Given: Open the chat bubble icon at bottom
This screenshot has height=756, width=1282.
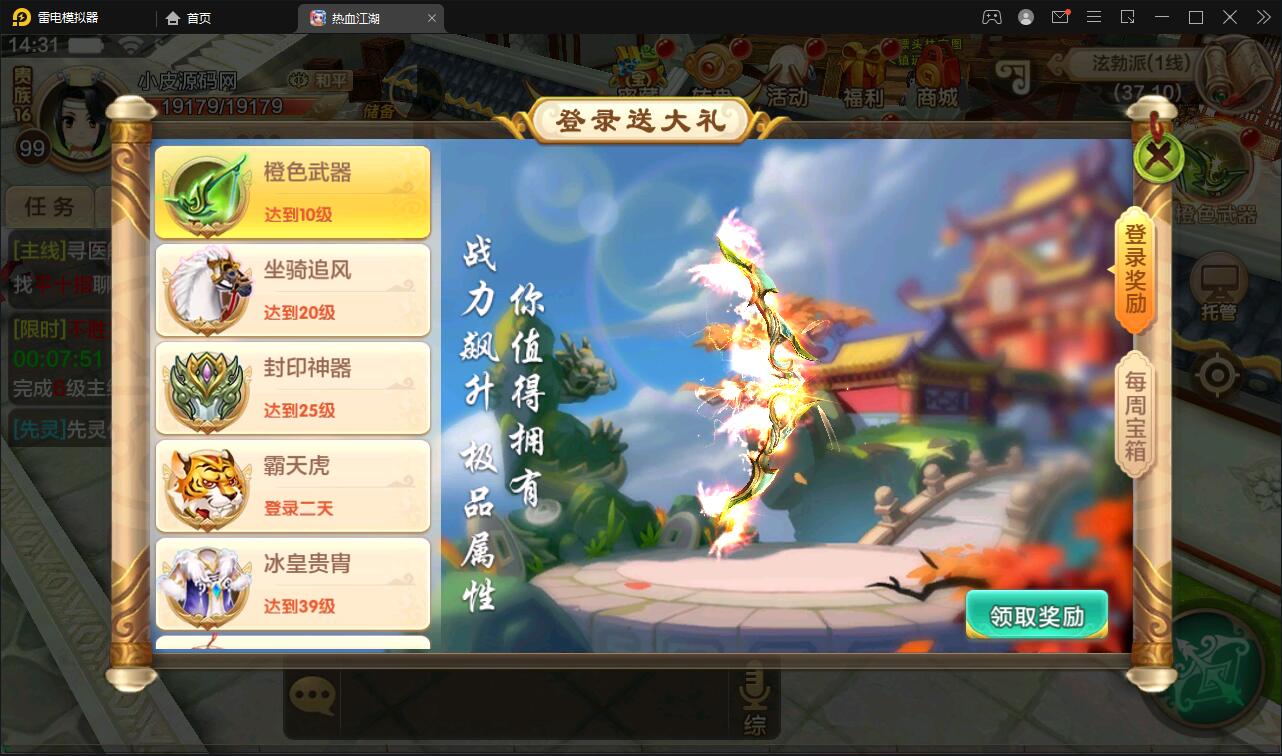Looking at the screenshot, I should [x=313, y=693].
